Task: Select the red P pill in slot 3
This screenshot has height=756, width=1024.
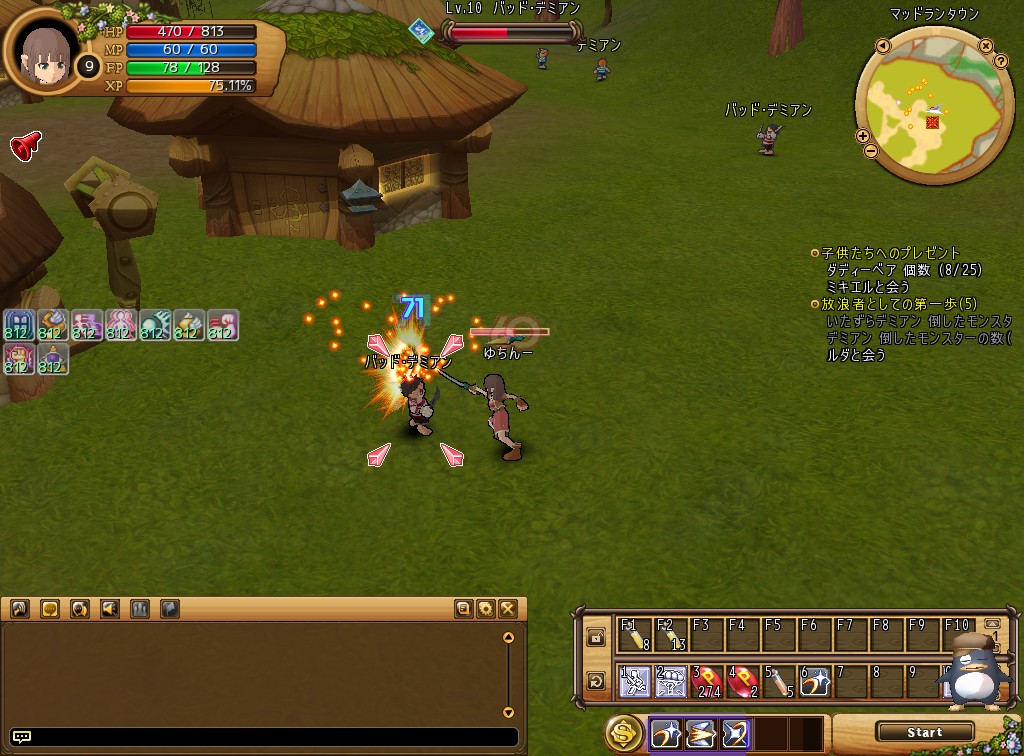Action: (x=708, y=682)
